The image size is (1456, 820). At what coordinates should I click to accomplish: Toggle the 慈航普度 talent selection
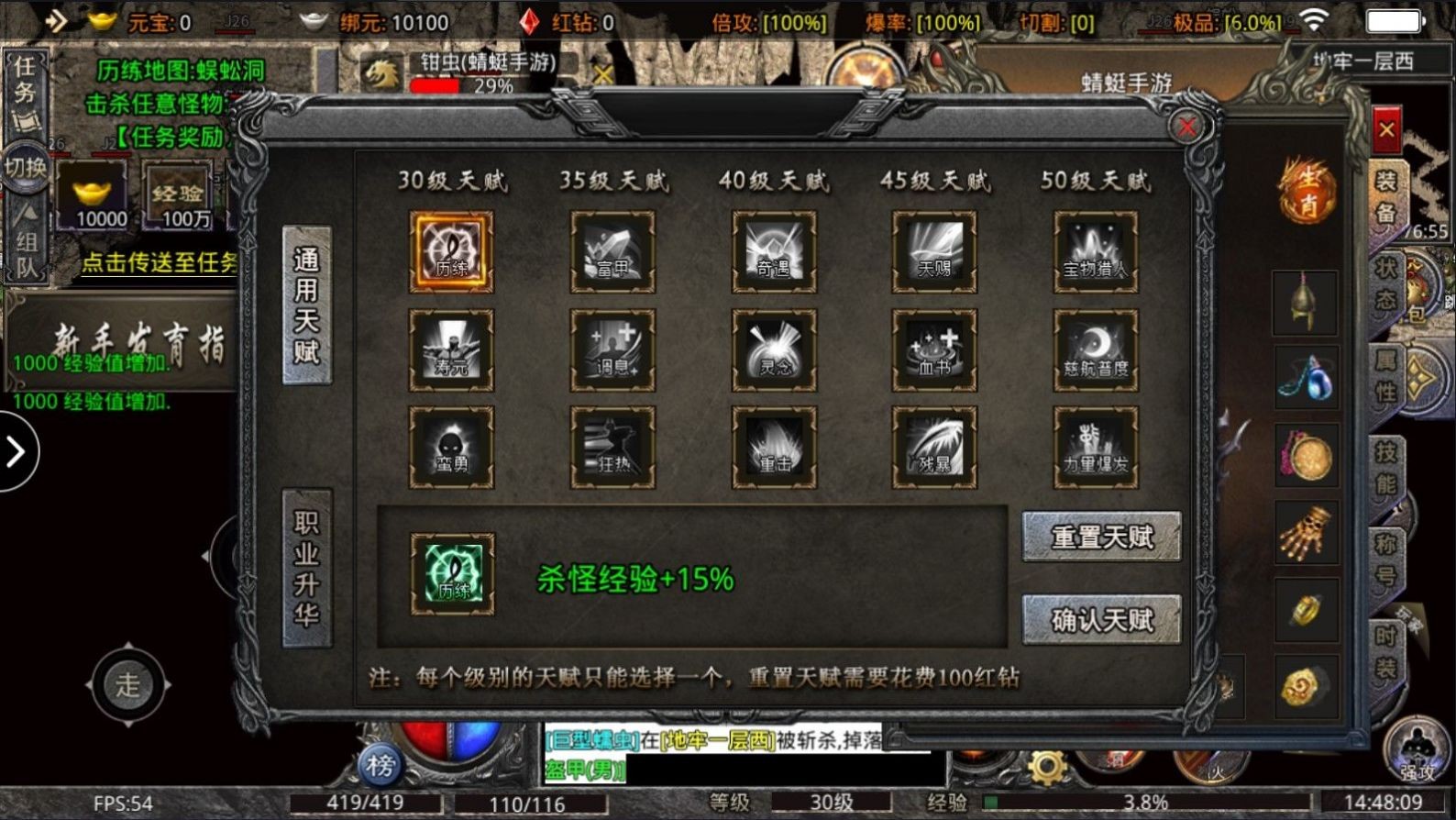click(1094, 349)
